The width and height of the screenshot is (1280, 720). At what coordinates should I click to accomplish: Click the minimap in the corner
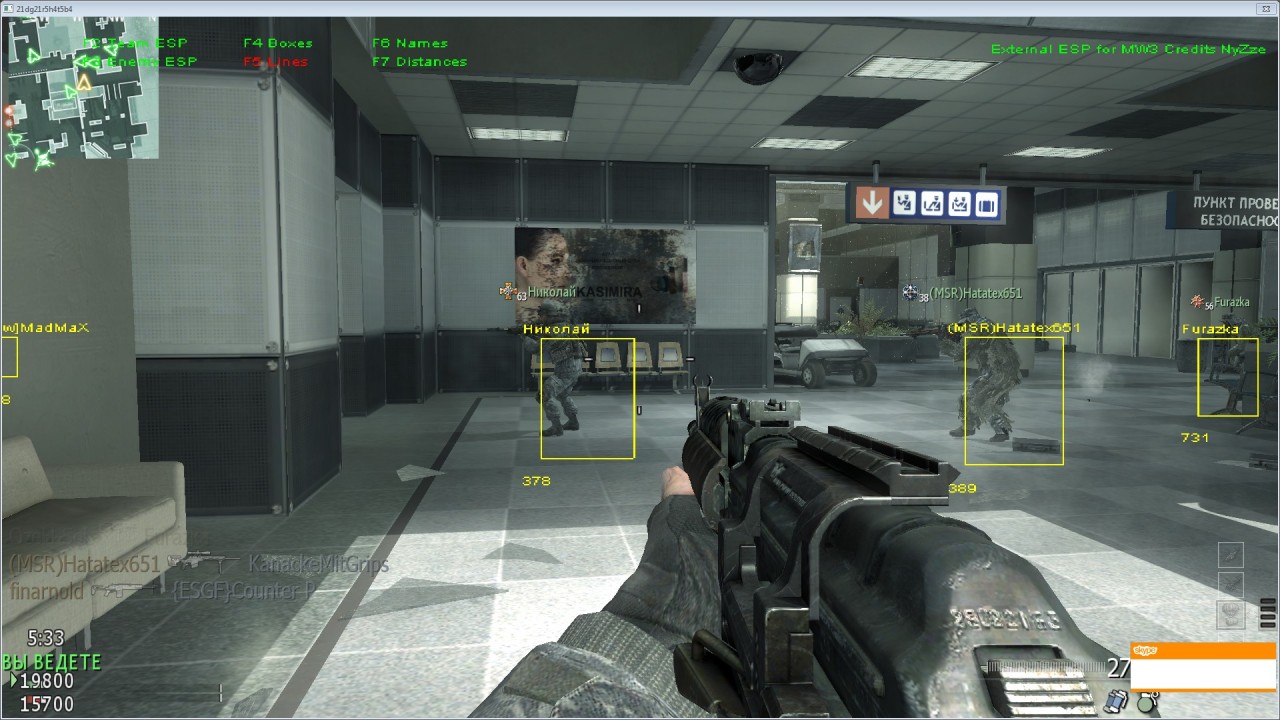pyautogui.click(x=80, y=88)
